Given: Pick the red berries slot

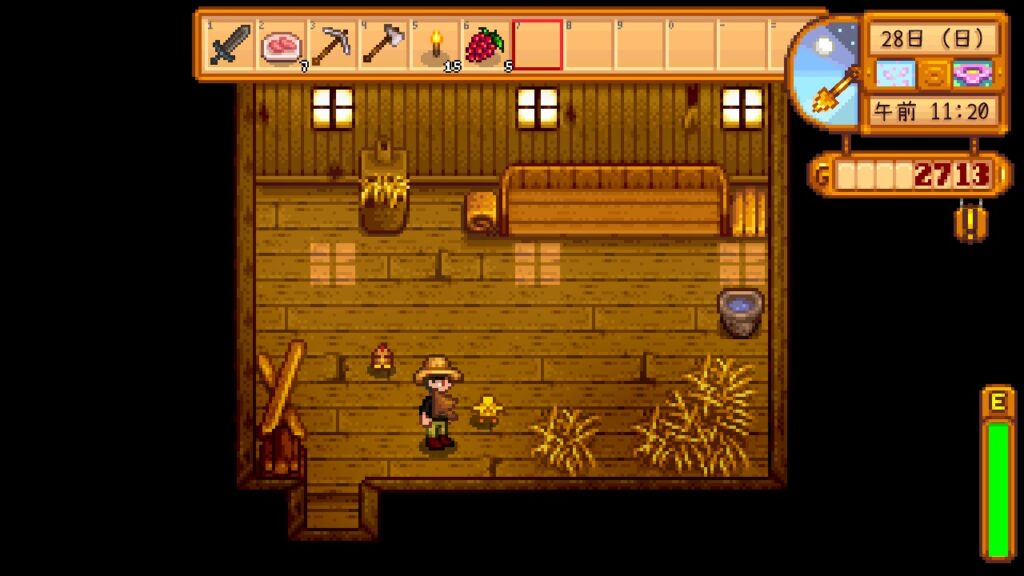Looking at the screenshot, I should (485, 45).
